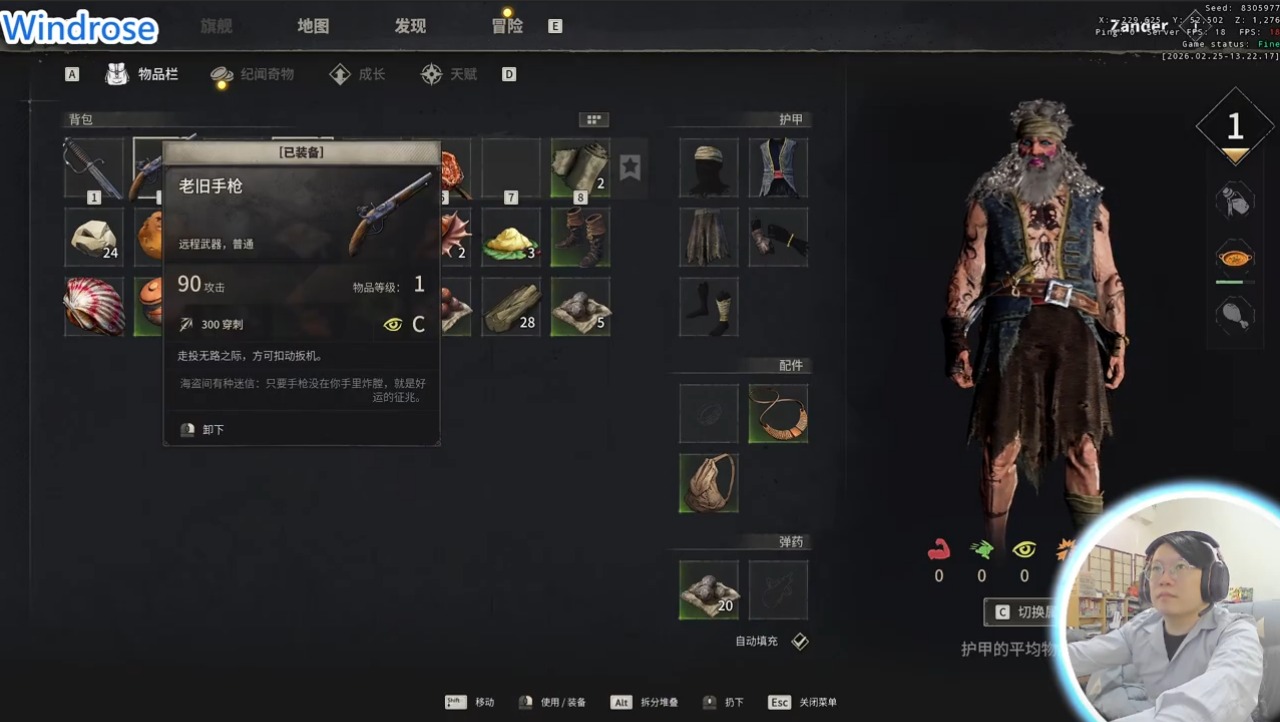Open the 纪闻奇物 tab
The width and height of the screenshot is (1280, 722).
[253, 74]
